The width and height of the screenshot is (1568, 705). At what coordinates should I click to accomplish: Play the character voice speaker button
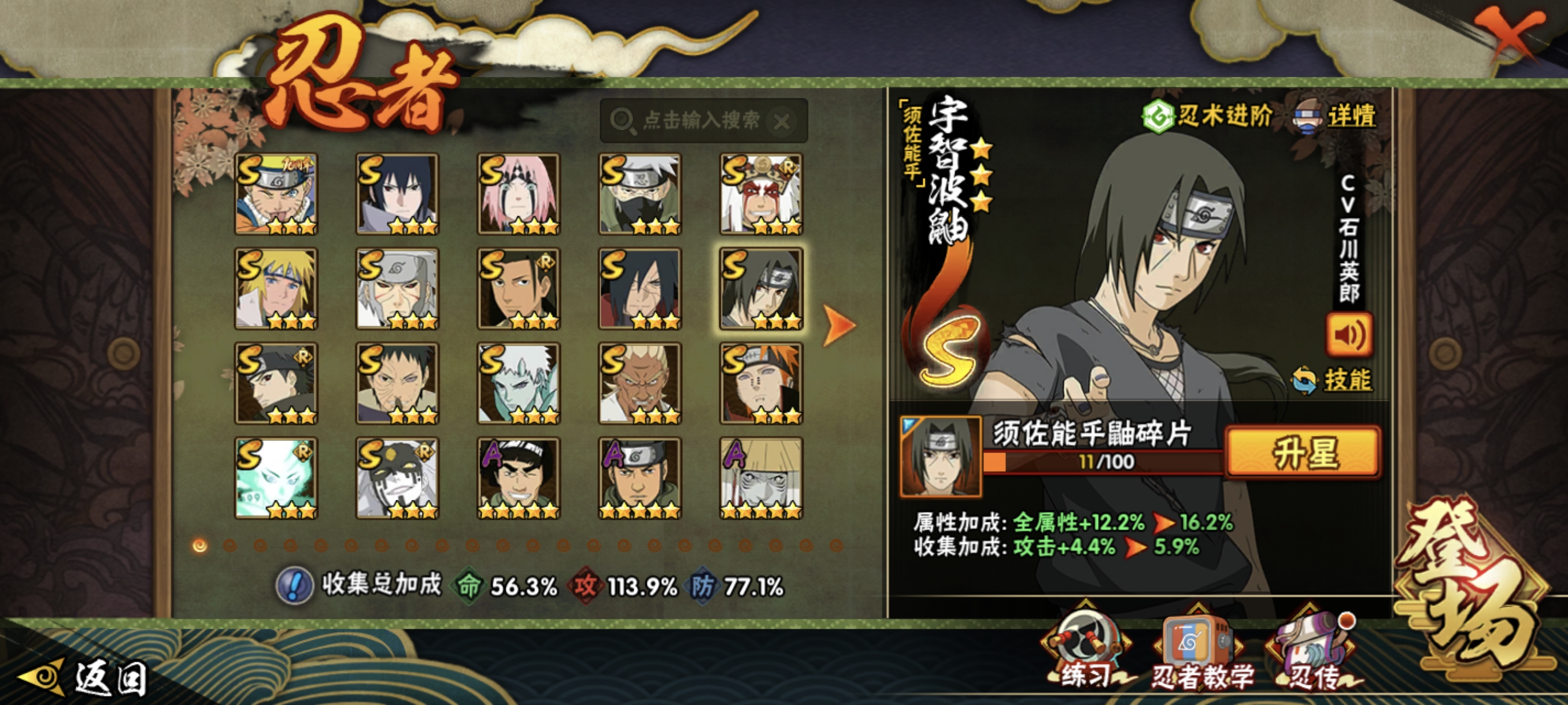(x=1349, y=335)
